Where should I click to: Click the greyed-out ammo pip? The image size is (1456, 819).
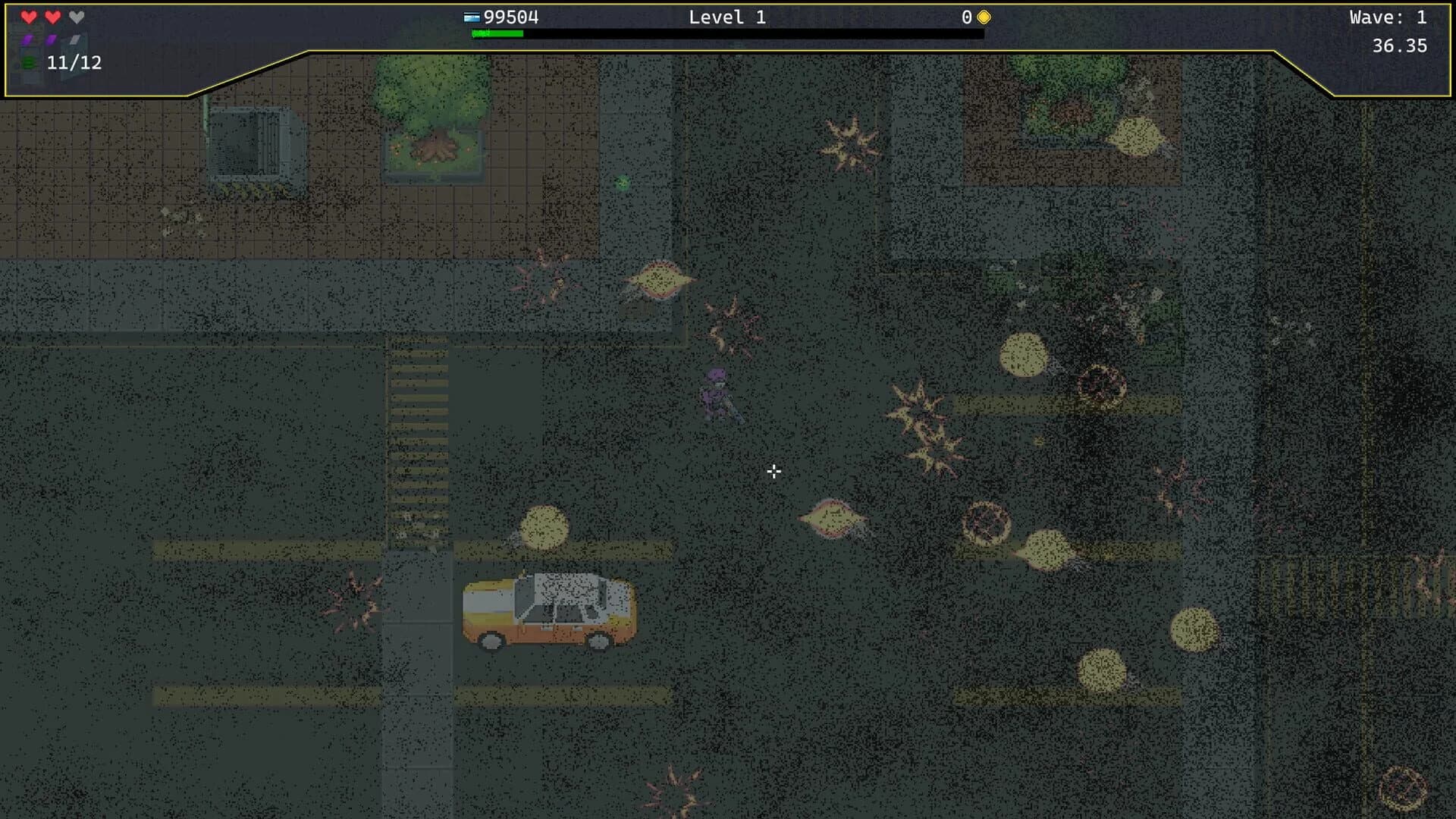[x=74, y=39]
